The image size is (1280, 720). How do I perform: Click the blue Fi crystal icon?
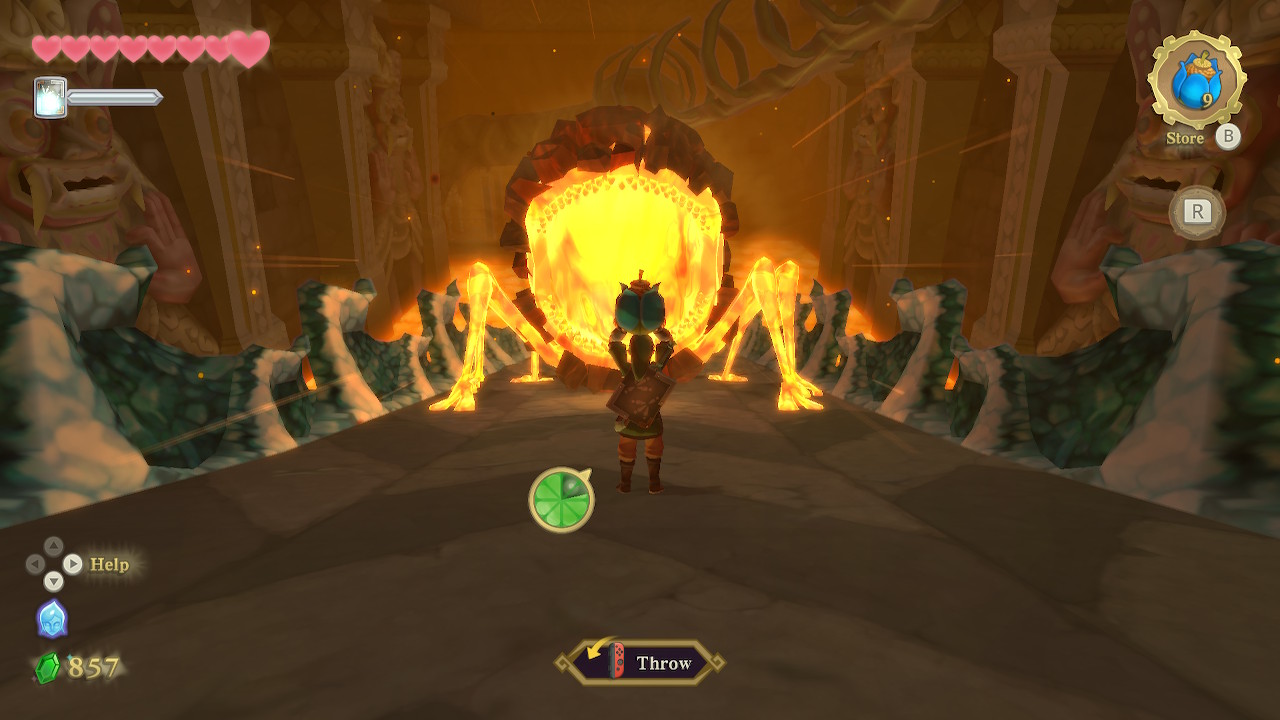coord(52,618)
